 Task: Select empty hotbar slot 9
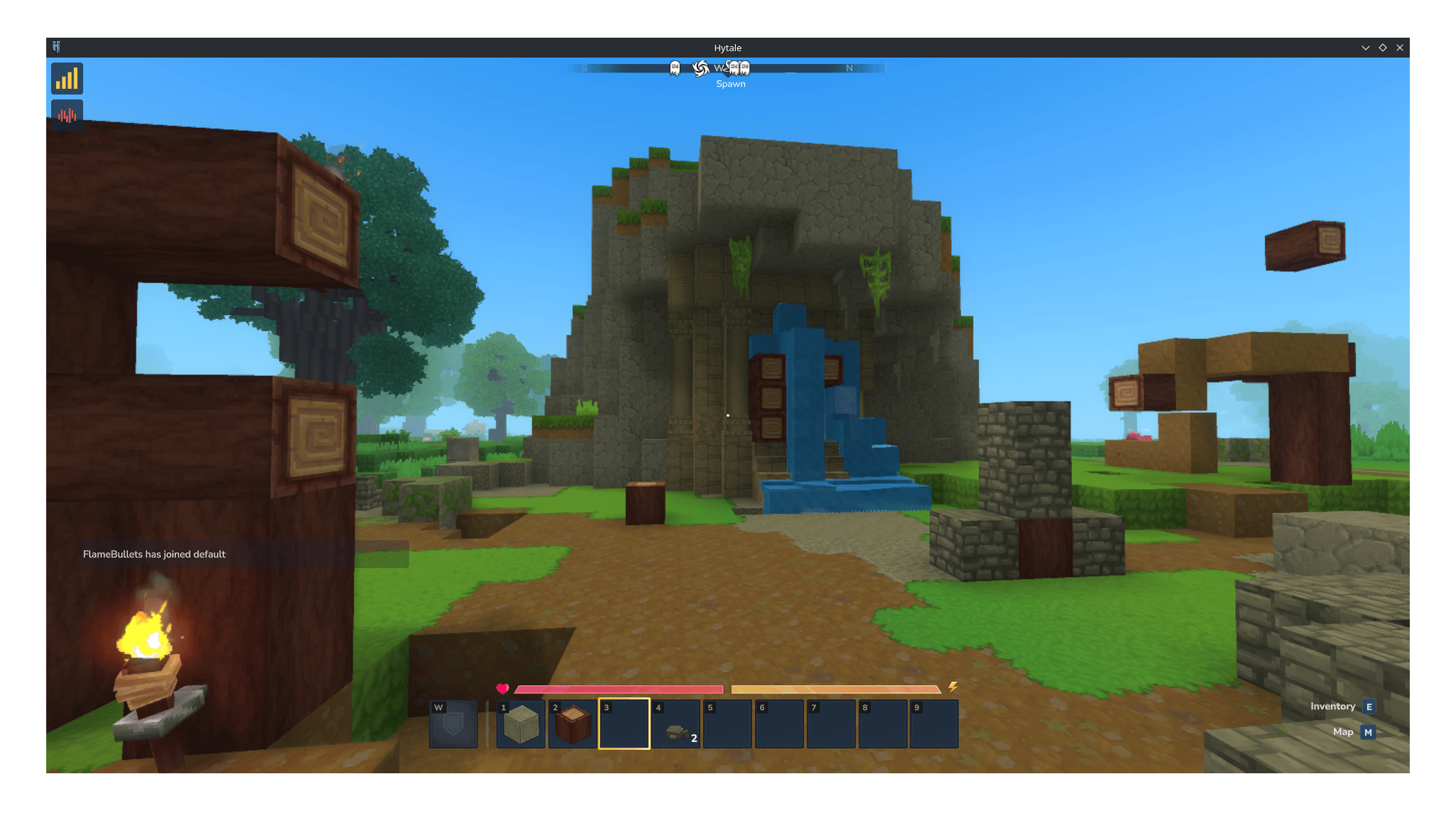(936, 723)
